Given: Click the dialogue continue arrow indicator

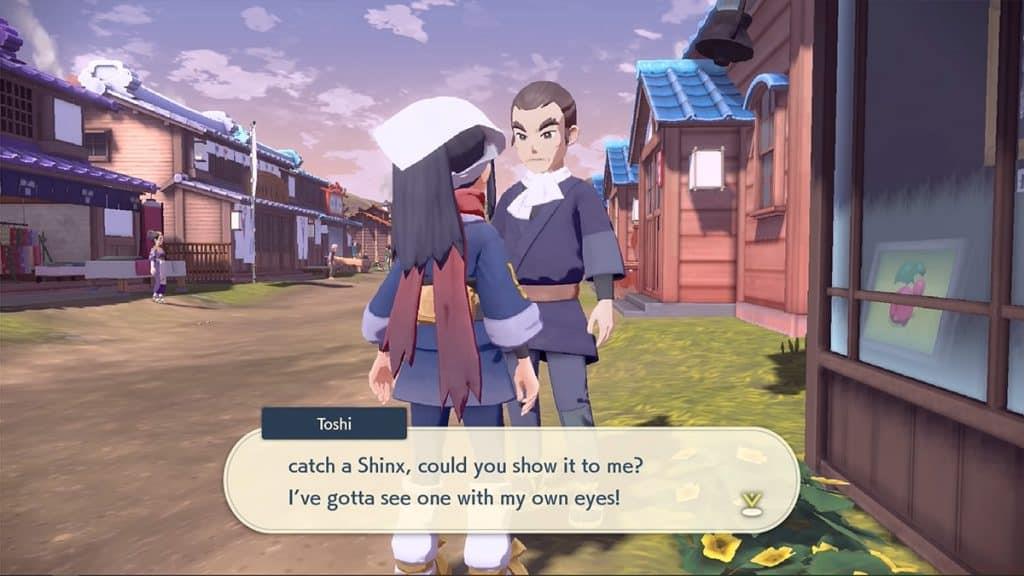Looking at the screenshot, I should pyautogui.click(x=750, y=504).
